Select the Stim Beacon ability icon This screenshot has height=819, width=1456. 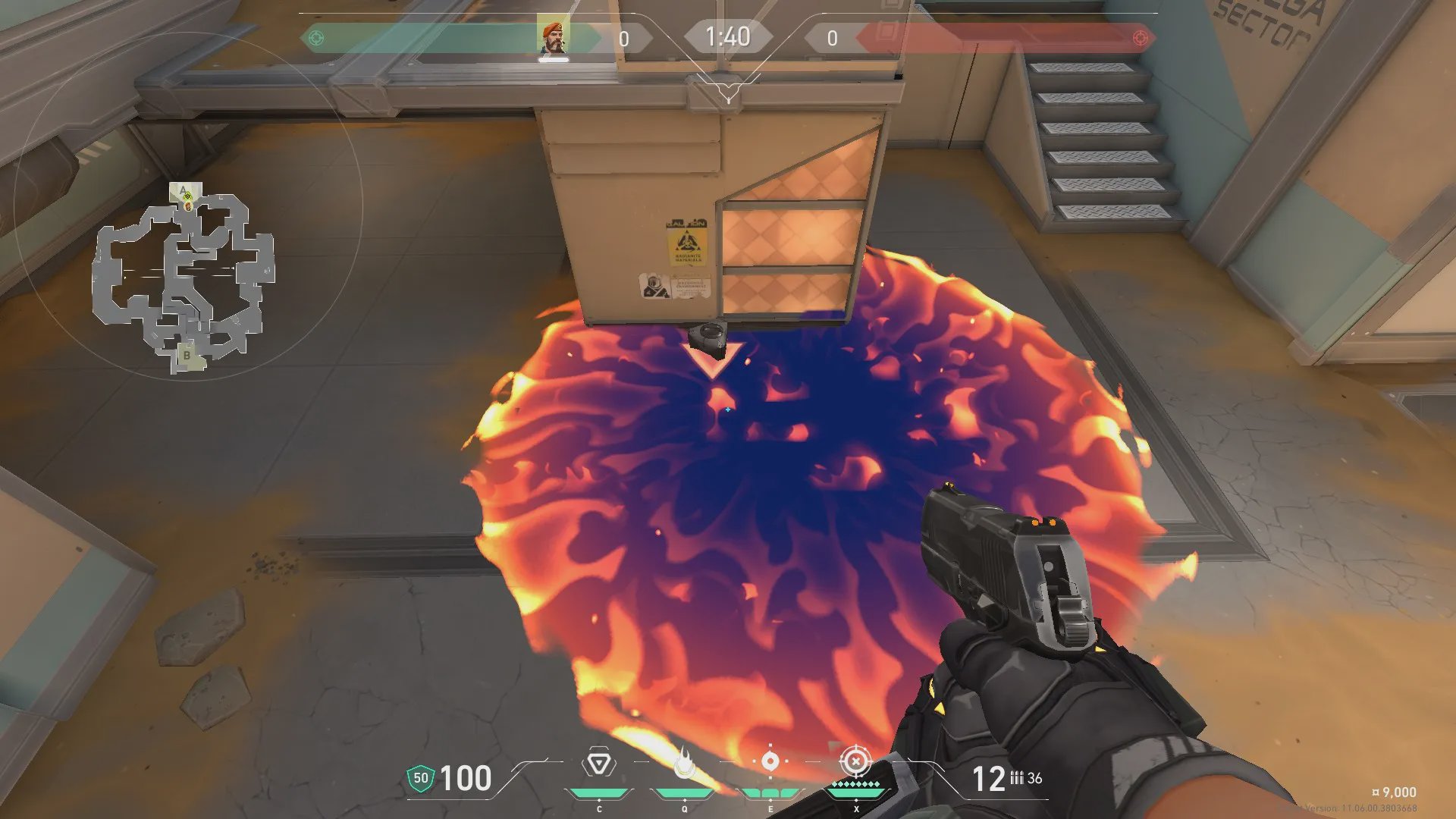coord(599,763)
